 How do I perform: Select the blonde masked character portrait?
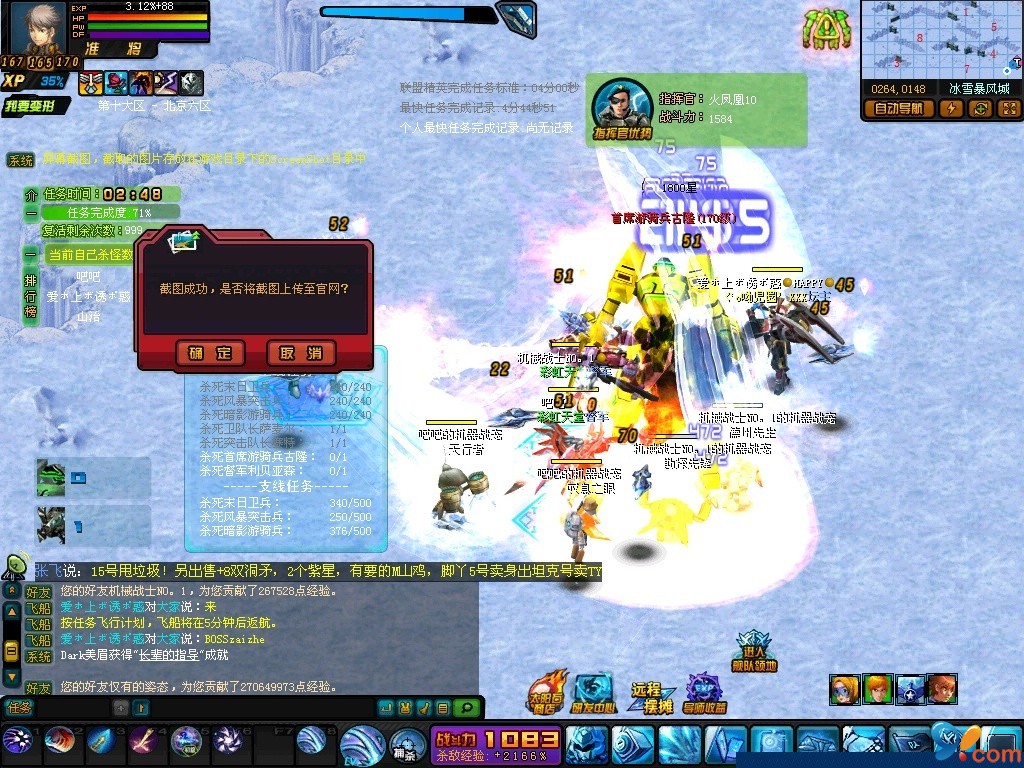click(x=843, y=689)
